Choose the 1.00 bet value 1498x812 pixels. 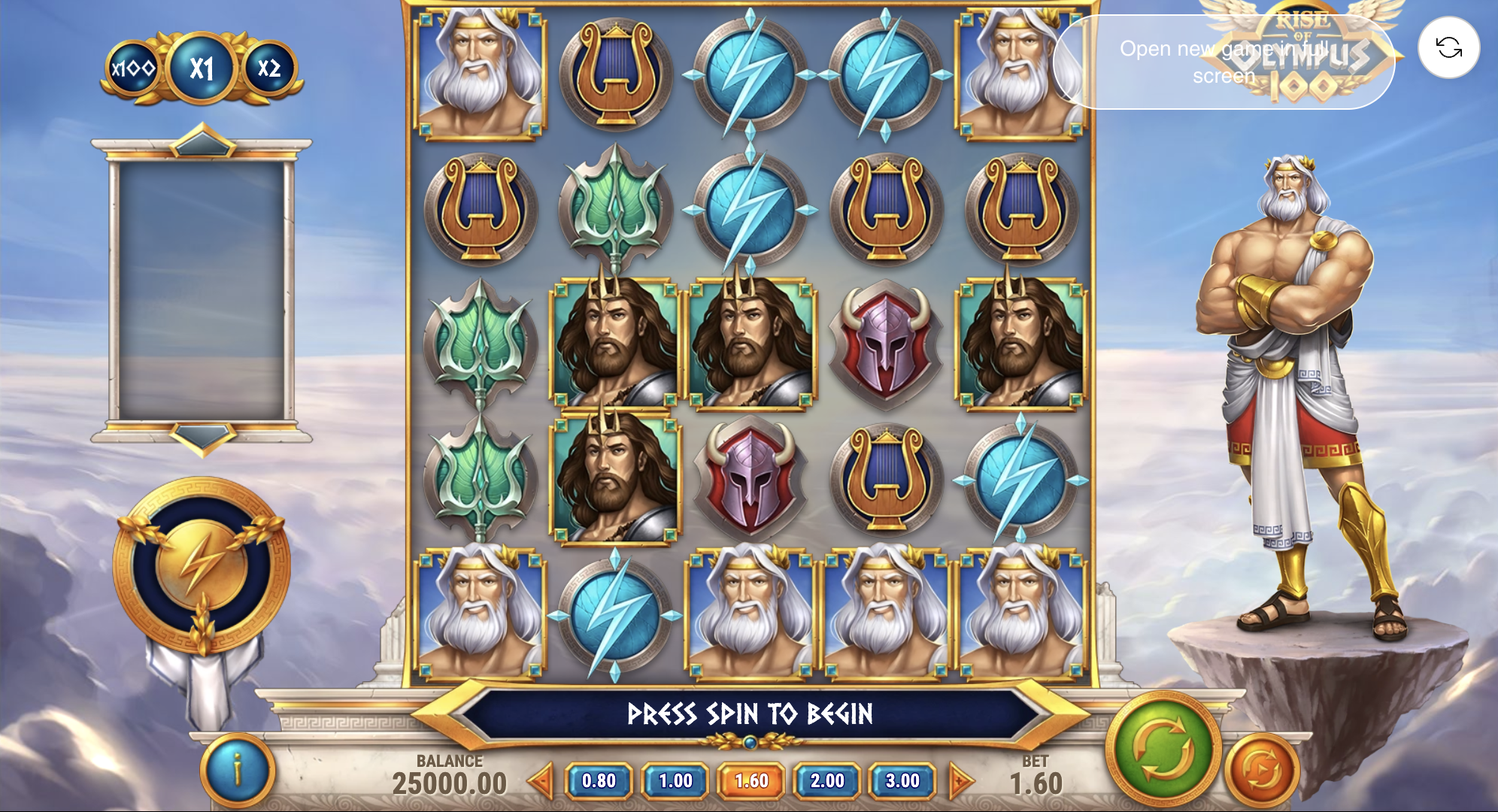tap(675, 781)
